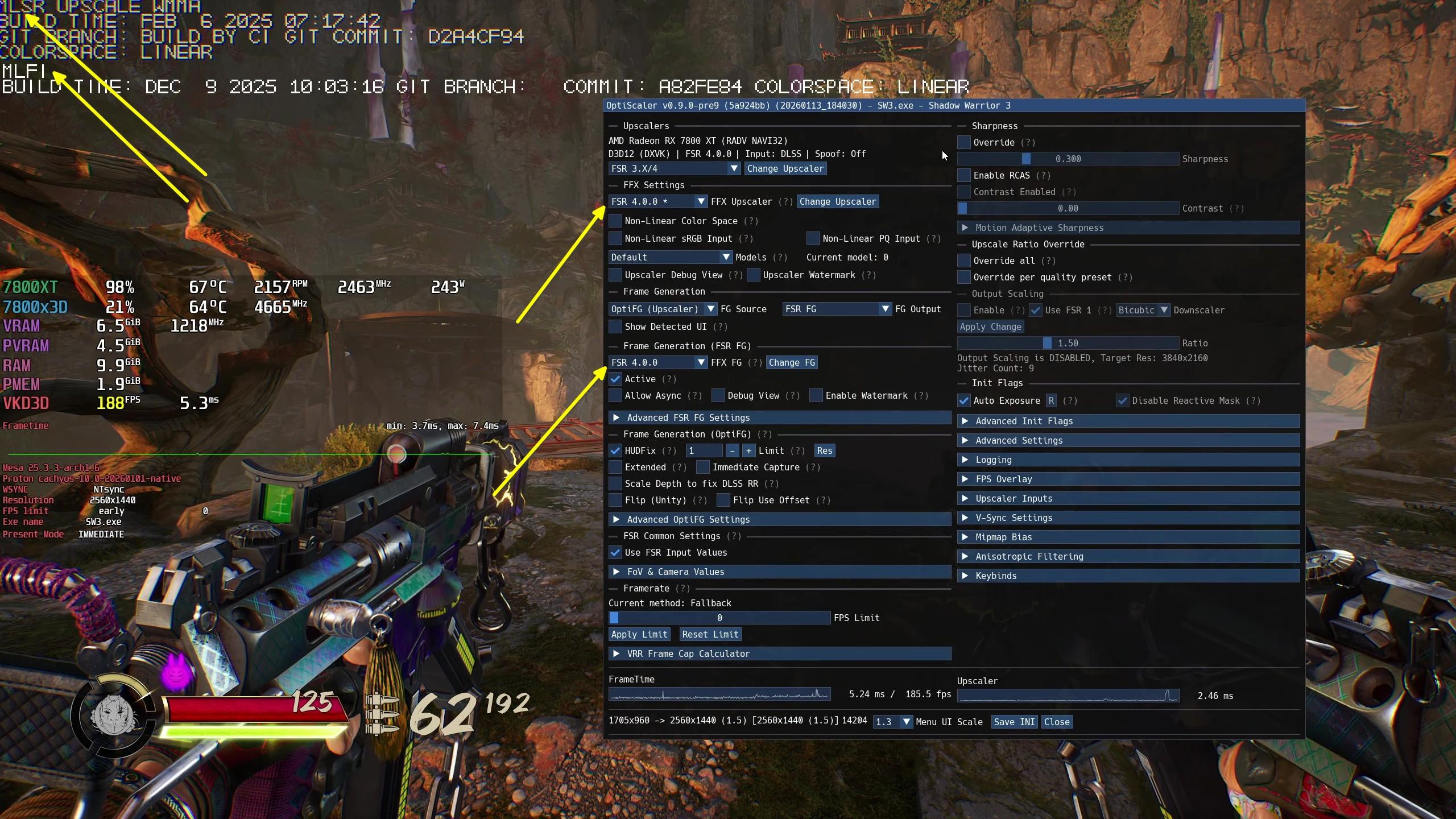Reset the FPS limit

coord(710,635)
